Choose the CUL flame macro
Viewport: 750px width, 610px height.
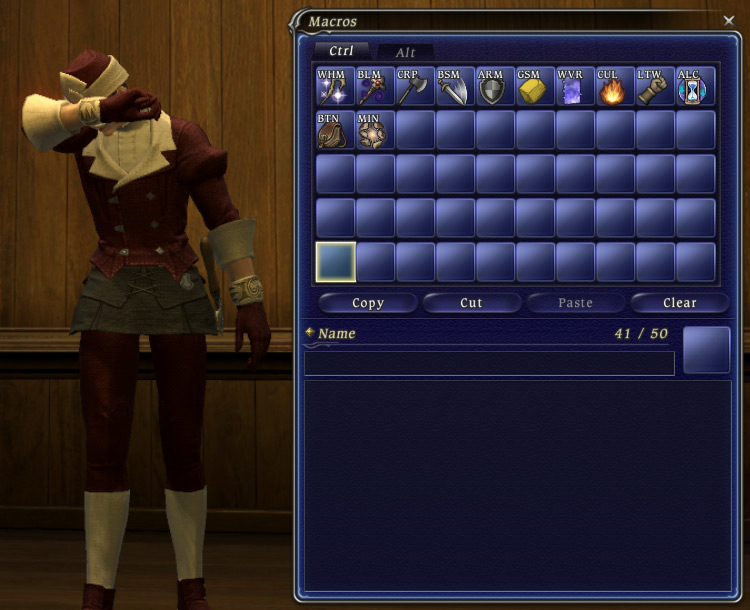(615, 87)
